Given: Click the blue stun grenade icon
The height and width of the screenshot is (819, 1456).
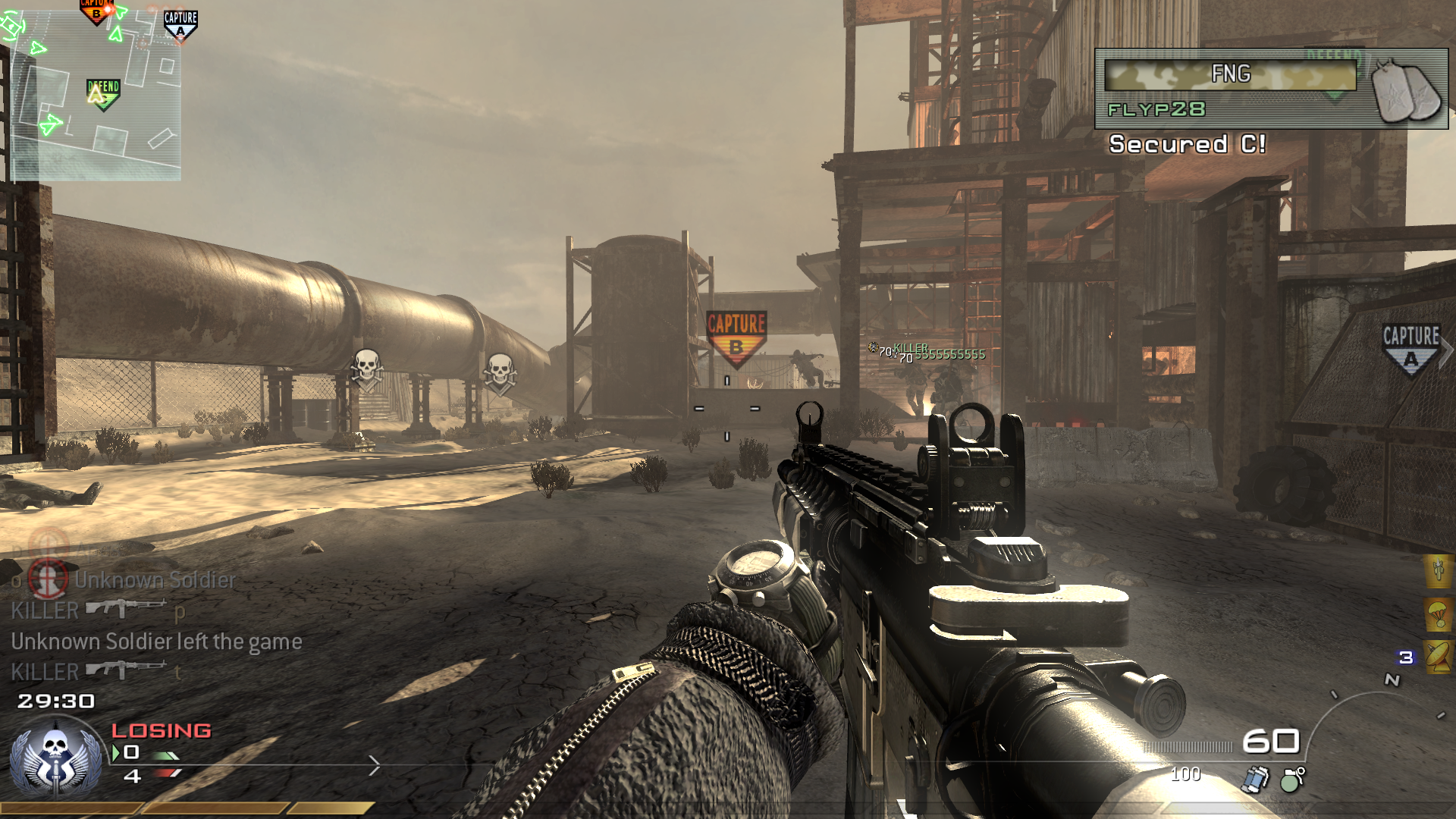Looking at the screenshot, I should coord(1256,779).
